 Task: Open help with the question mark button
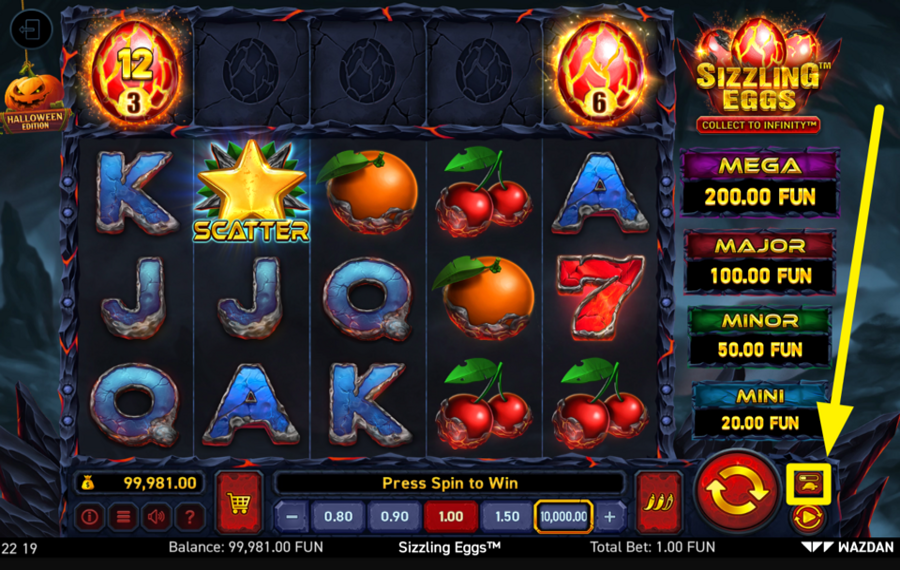click(188, 517)
